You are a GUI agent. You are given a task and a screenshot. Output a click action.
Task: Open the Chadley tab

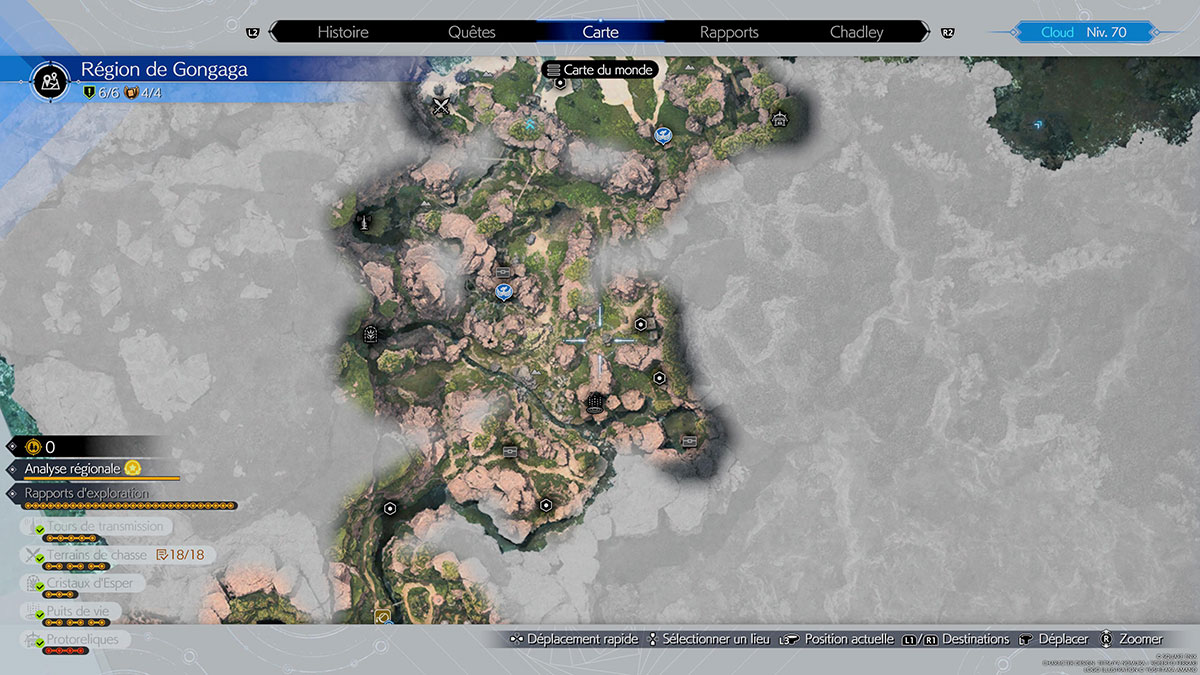click(x=857, y=32)
